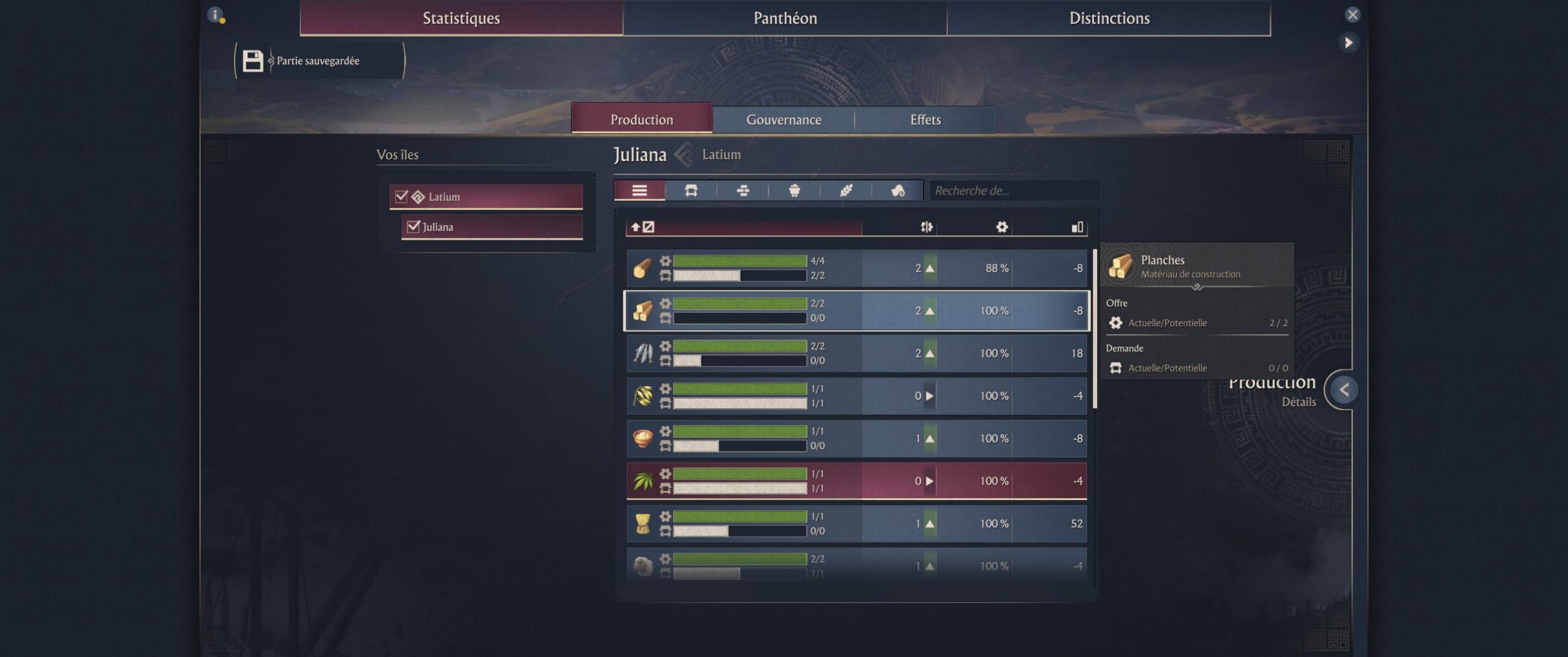1568x657 pixels.
Task: Show the Gouvernance statistics
Action: (x=783, y=120)
